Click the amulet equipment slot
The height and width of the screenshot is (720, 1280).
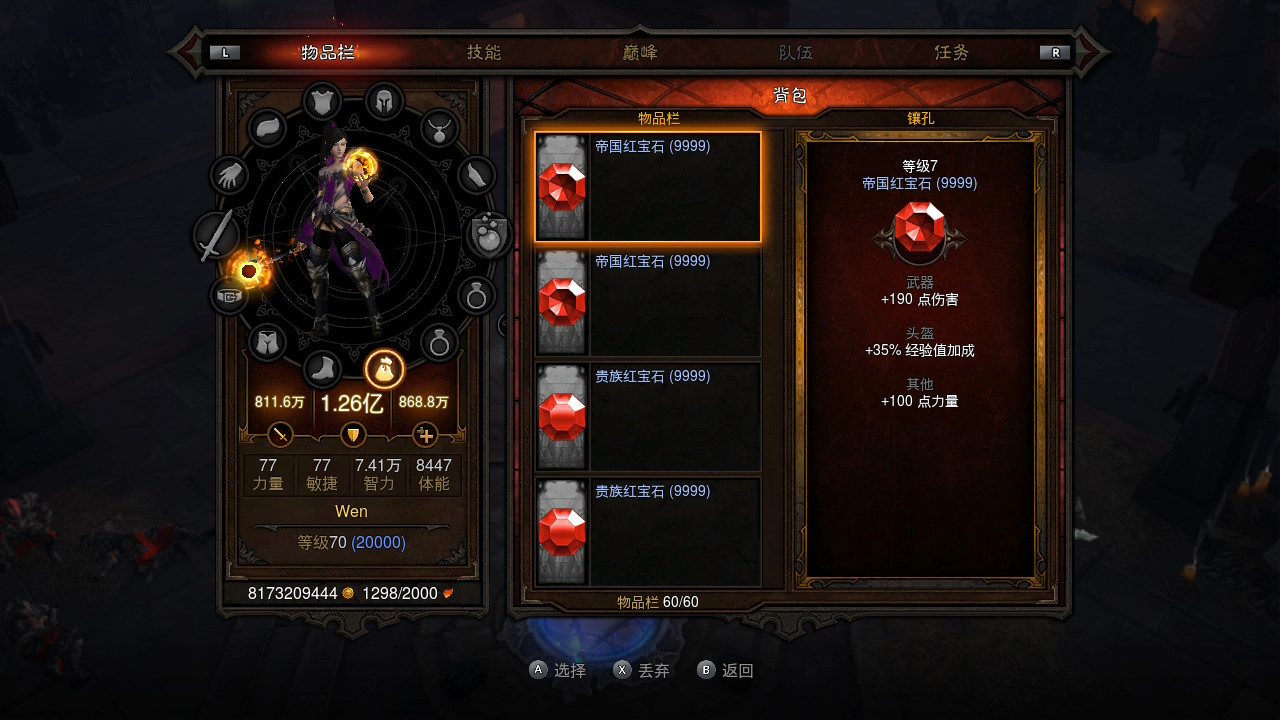pos(439,128)
